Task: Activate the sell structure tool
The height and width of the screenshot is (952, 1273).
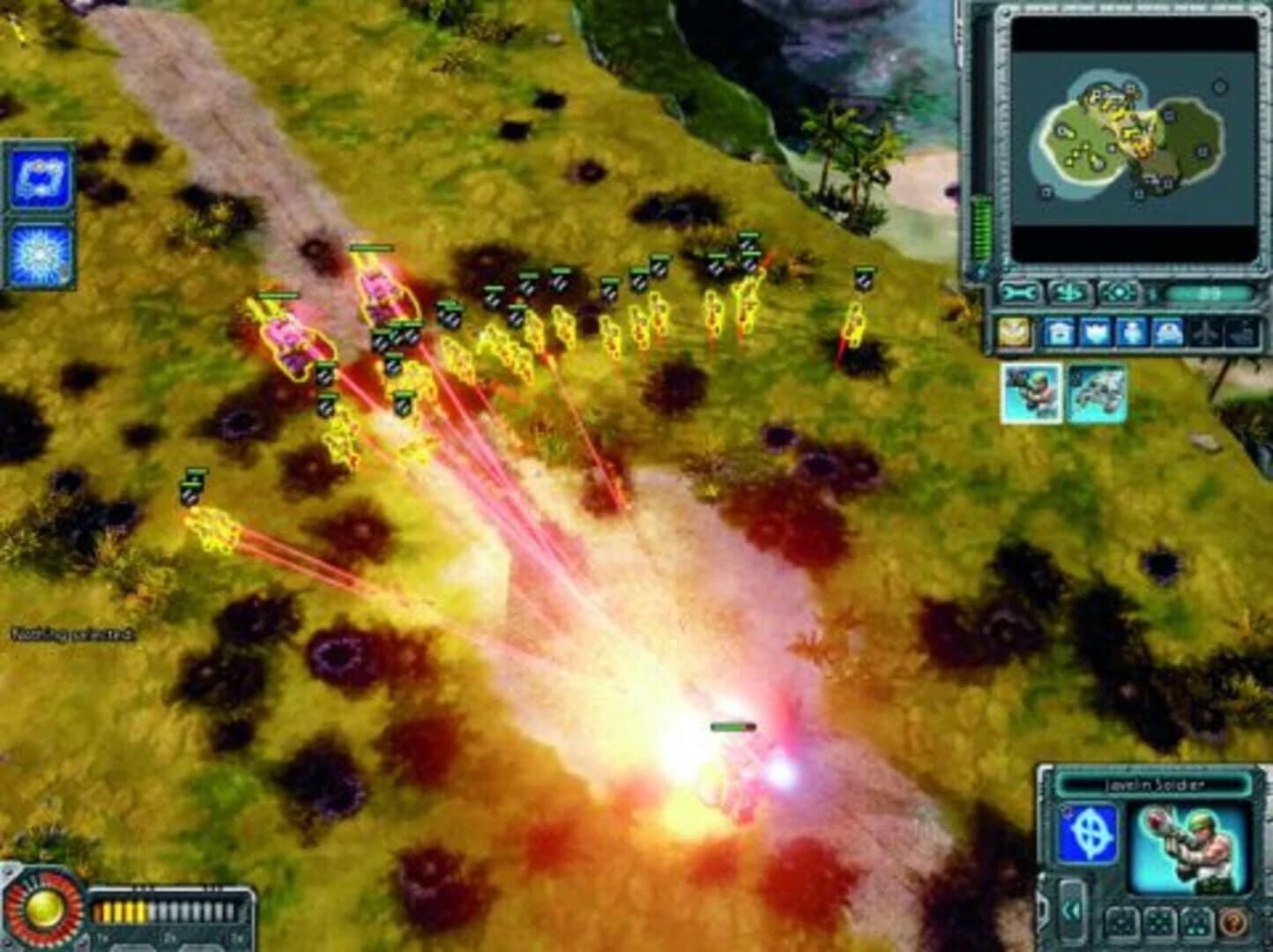Action: [x=1069, y=293]
